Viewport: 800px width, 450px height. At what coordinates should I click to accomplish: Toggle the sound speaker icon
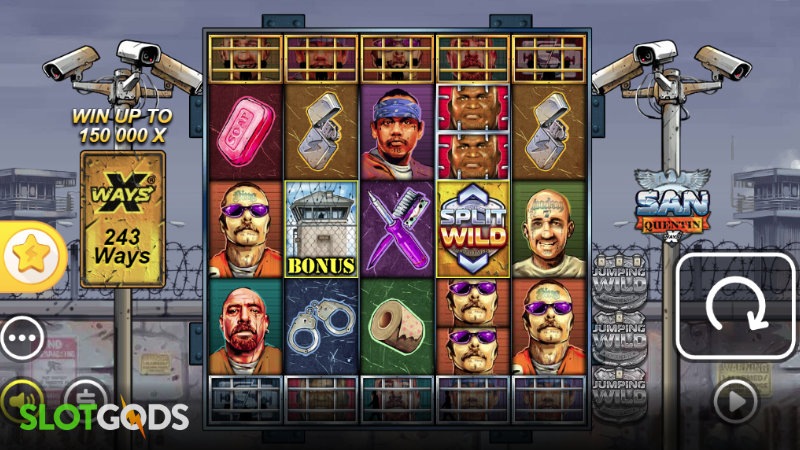pos(19,395)
